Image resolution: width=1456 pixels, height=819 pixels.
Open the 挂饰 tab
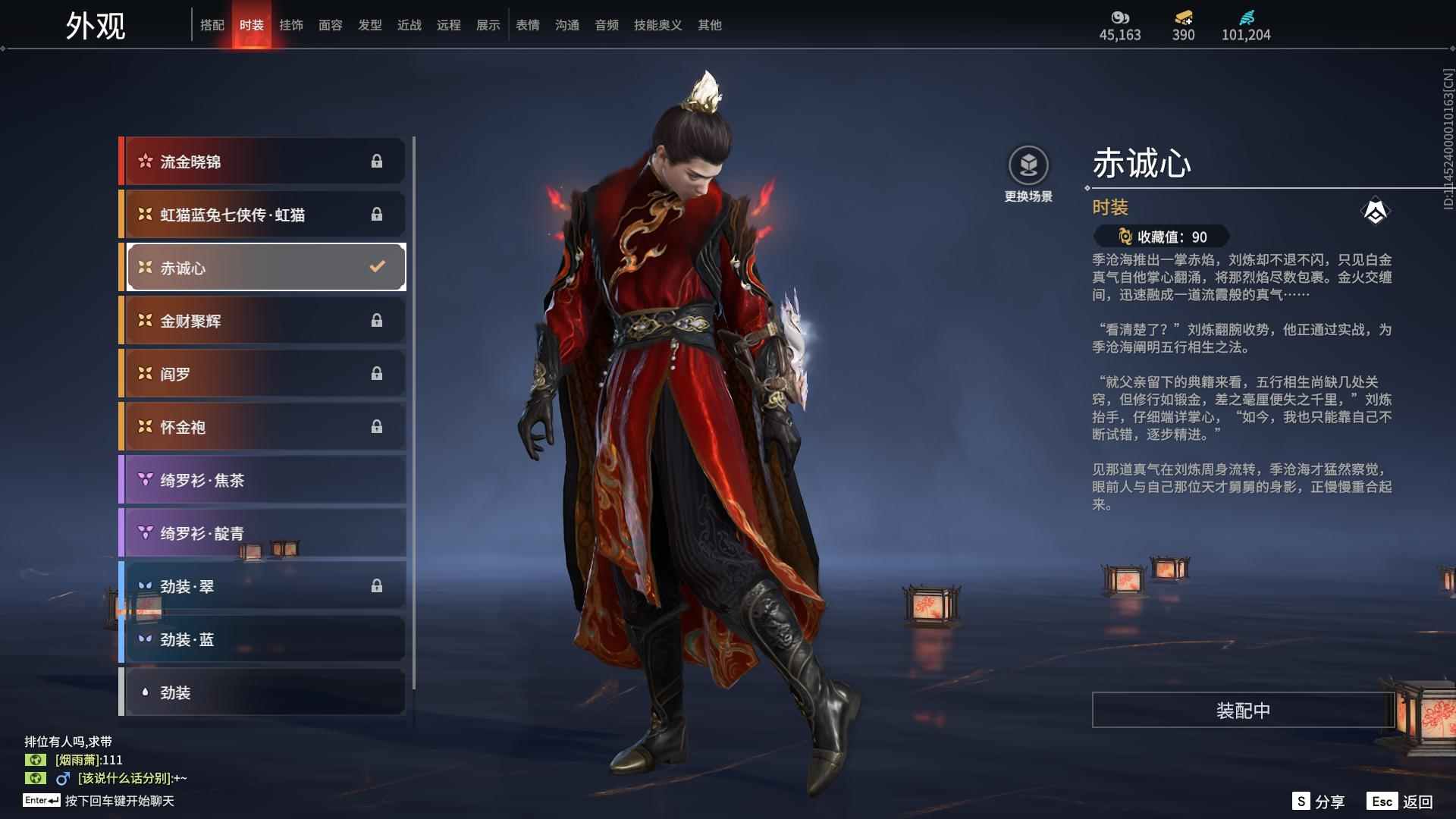(292, 24)
